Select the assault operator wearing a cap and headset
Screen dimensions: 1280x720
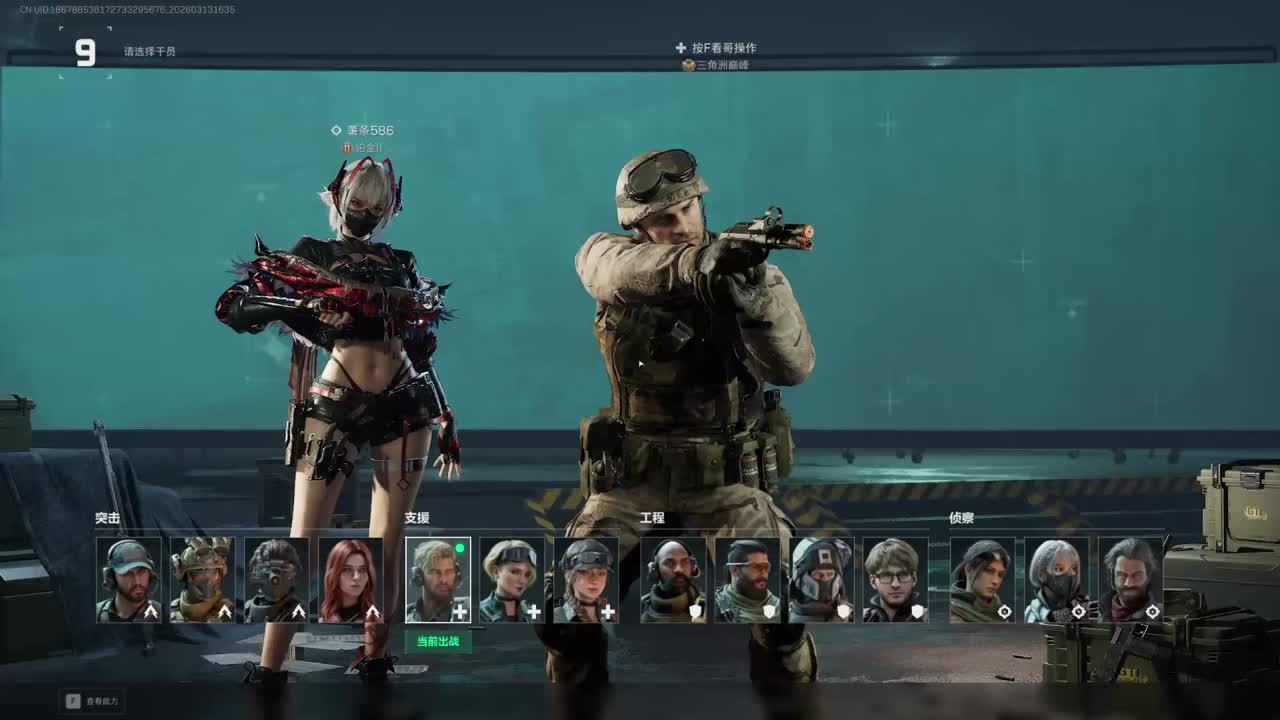129,580
